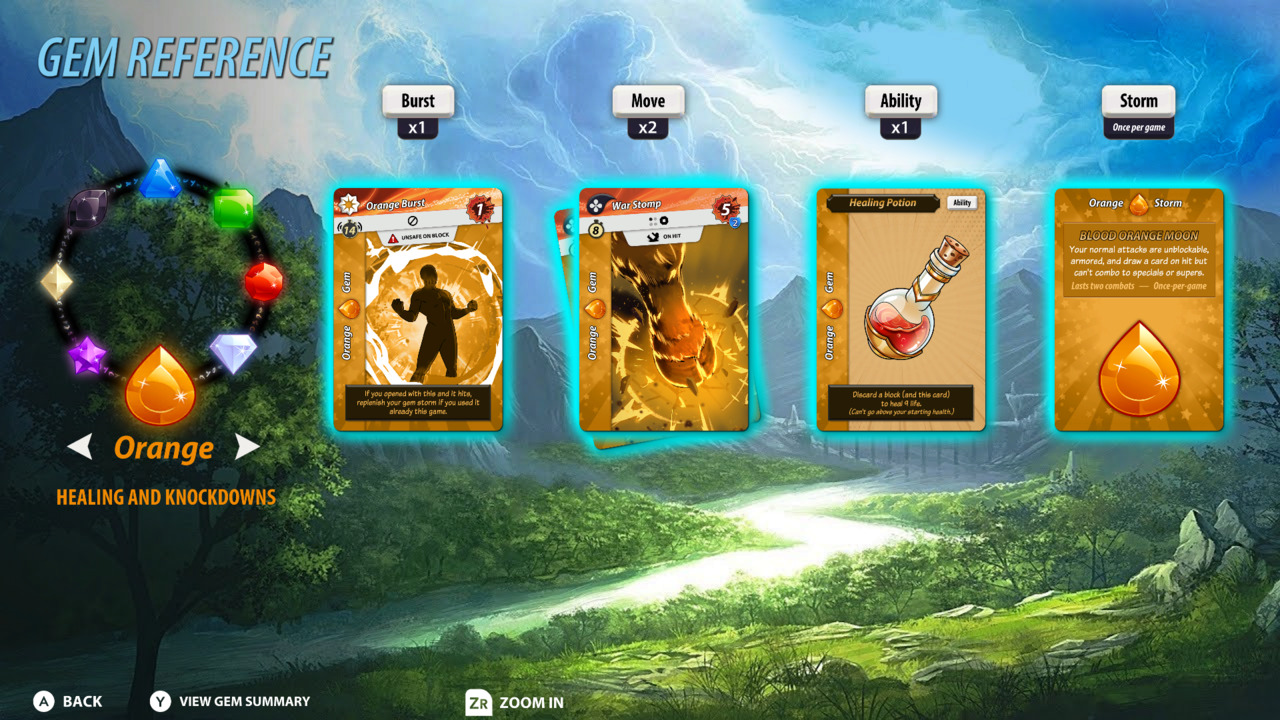
Task: Click the Ability x1 header
Action: click(901, 109)
